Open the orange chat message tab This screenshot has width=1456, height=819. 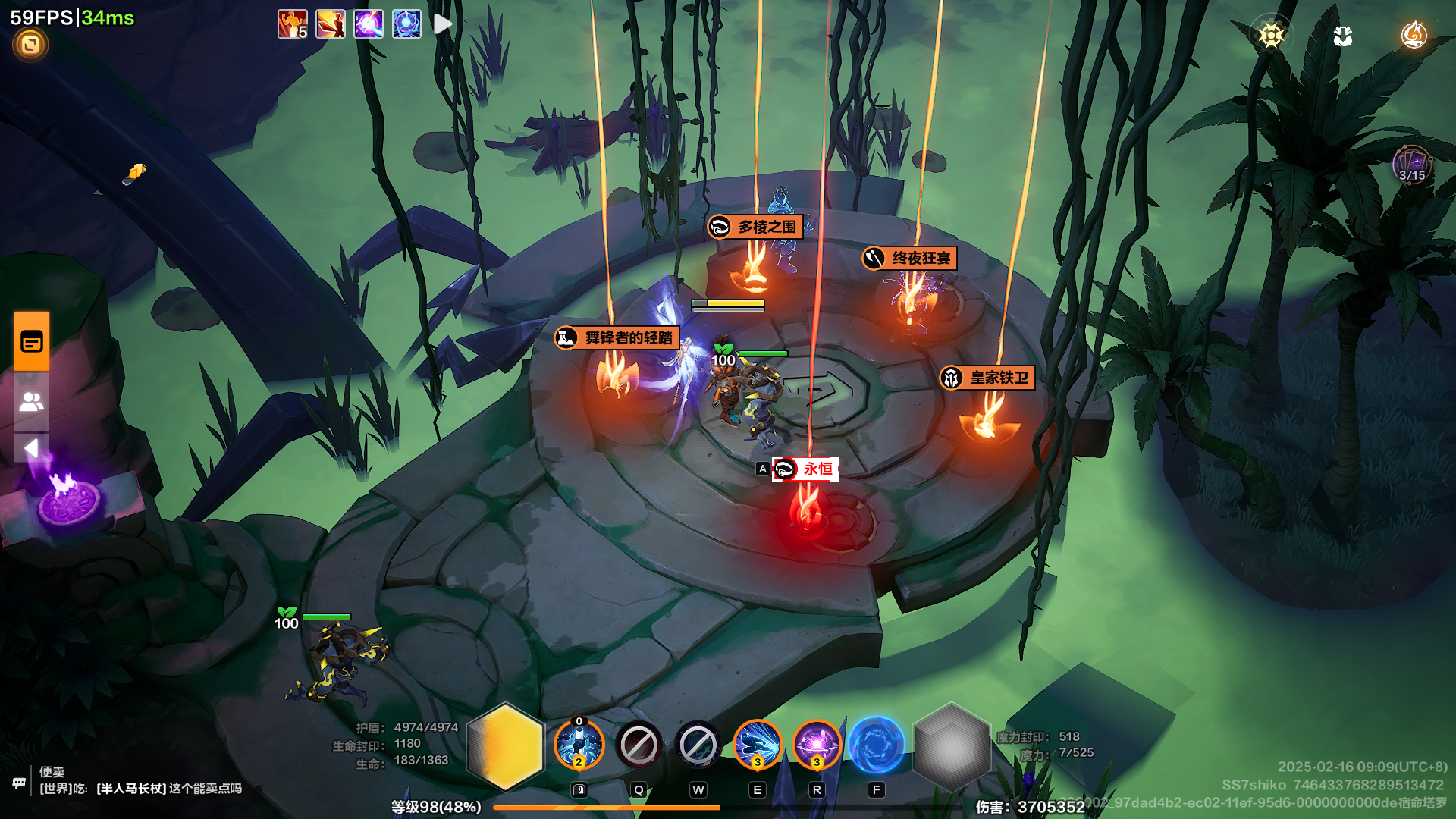(x=32, y=342)
